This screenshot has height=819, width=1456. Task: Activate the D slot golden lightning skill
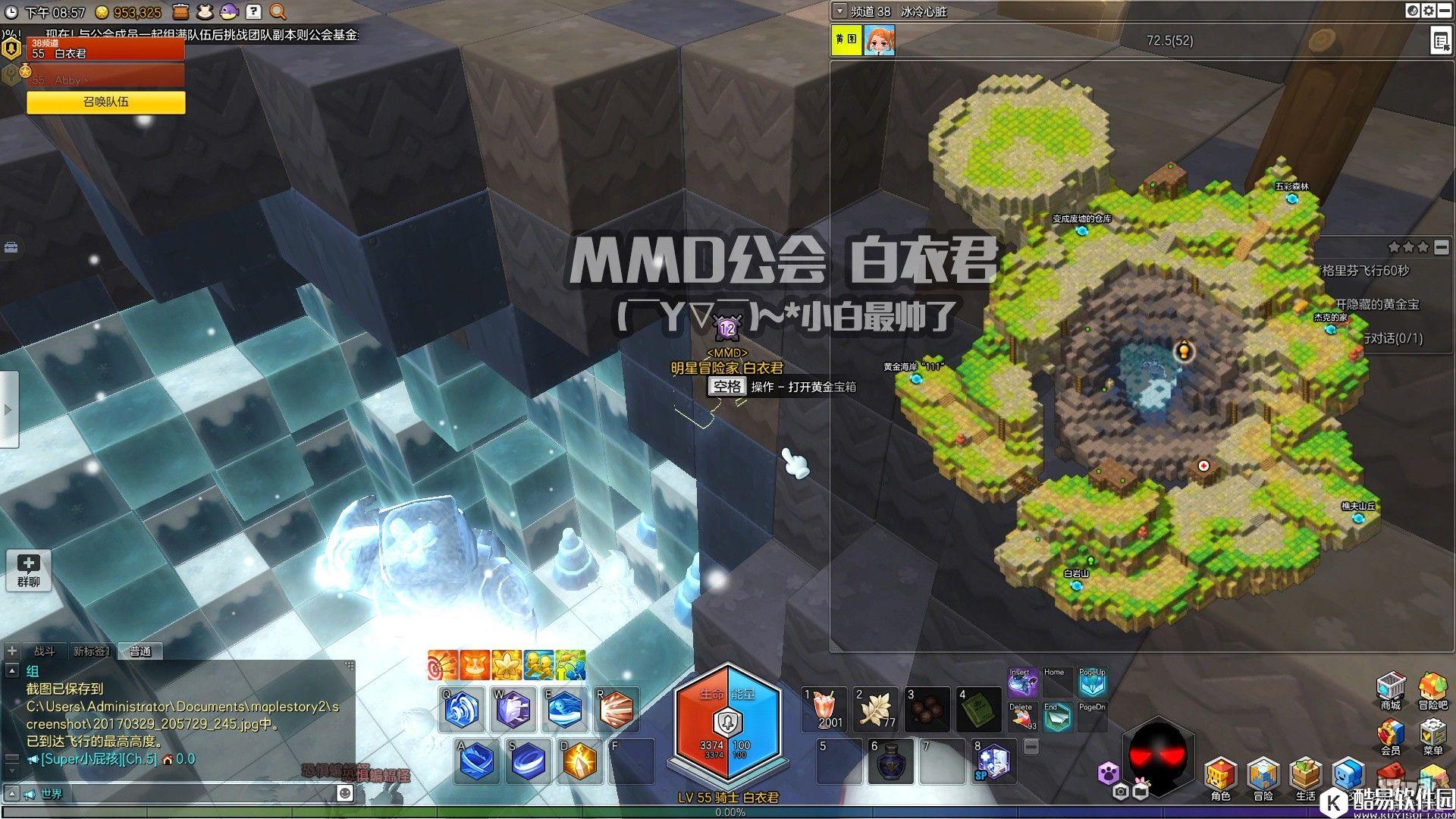(580, 761)
